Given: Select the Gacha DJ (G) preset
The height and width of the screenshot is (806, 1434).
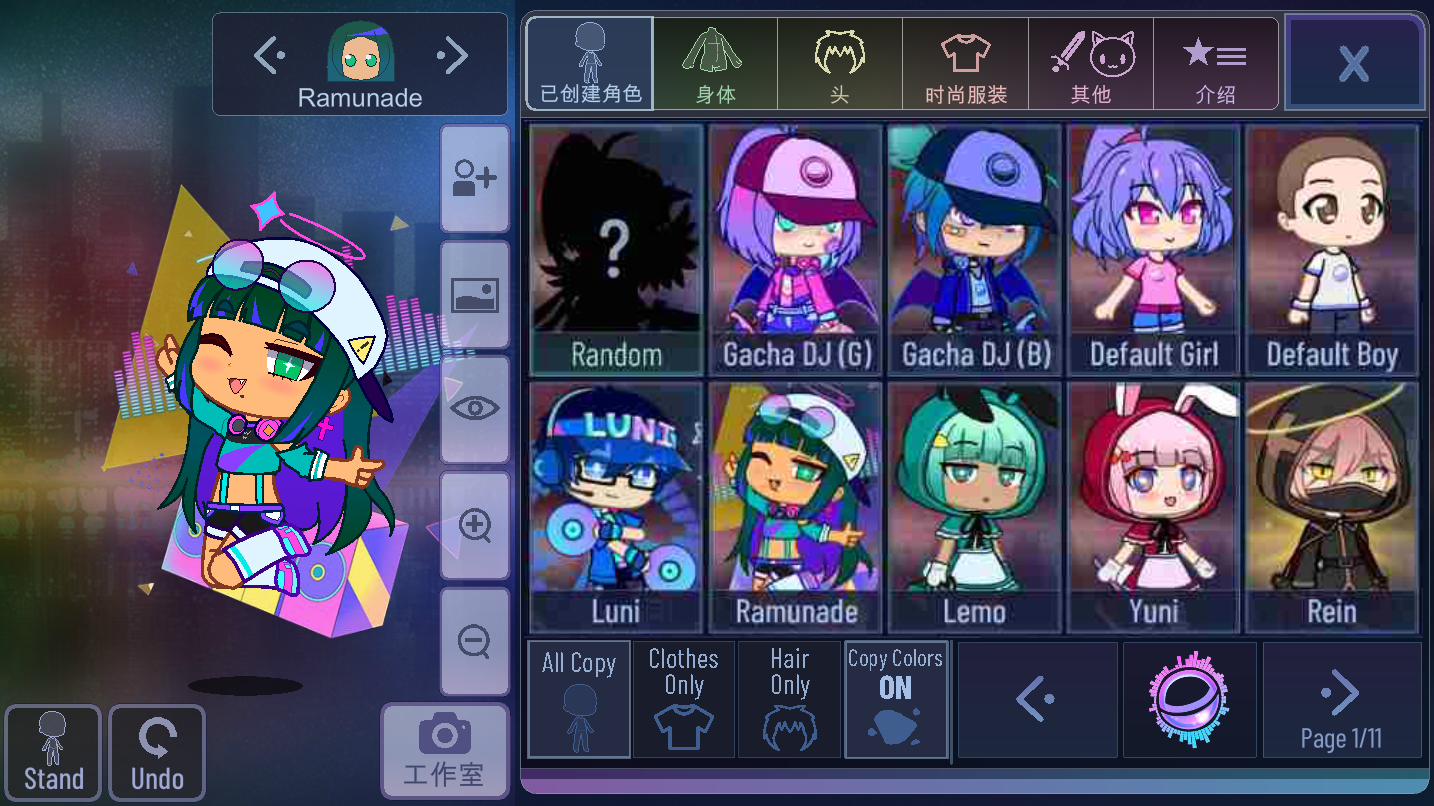Looking at the screenshot, I should (796, 250).
